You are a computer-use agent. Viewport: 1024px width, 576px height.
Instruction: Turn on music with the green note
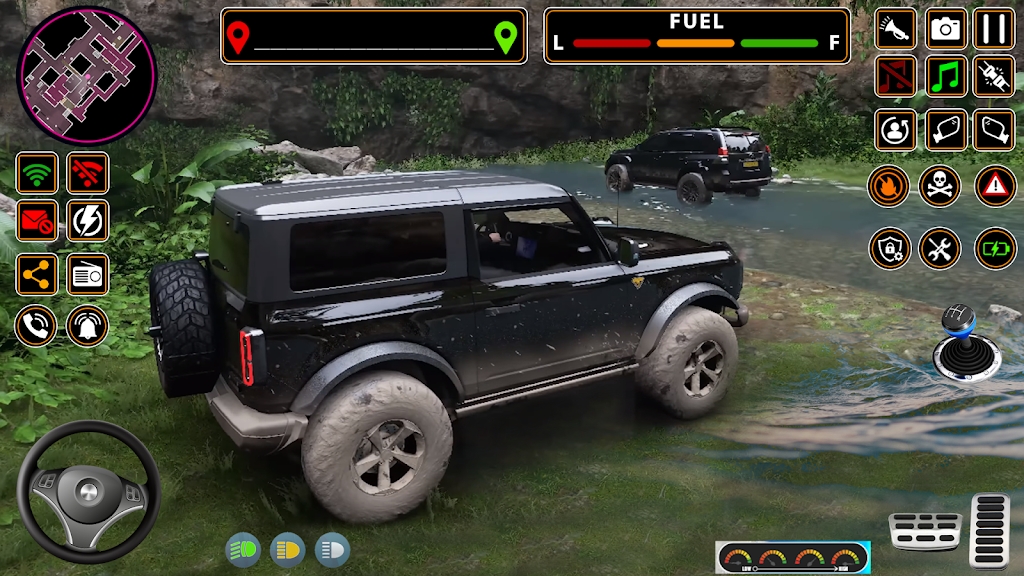click(x=946, y=76)
